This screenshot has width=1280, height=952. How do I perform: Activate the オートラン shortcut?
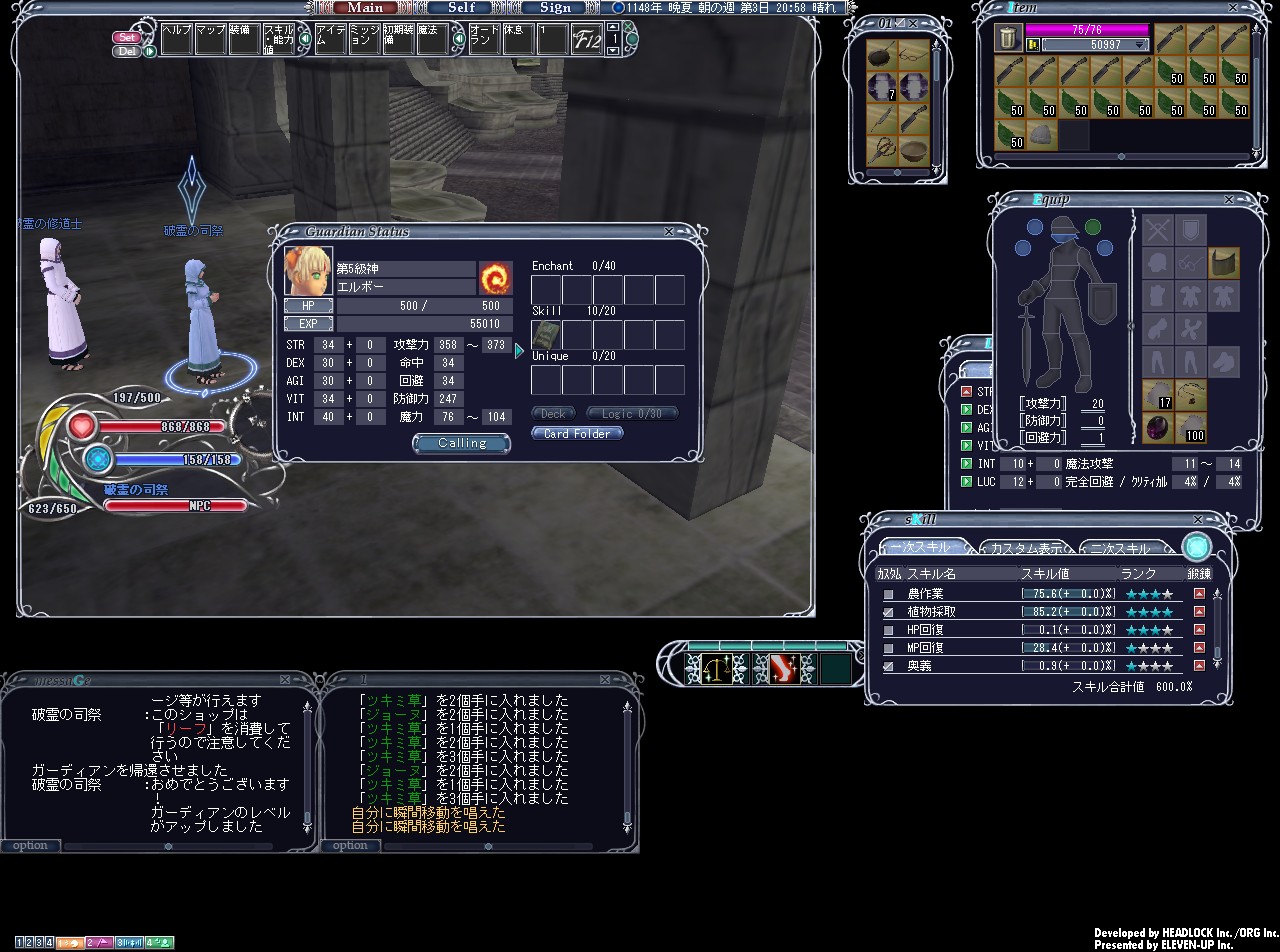click(484, 38)
